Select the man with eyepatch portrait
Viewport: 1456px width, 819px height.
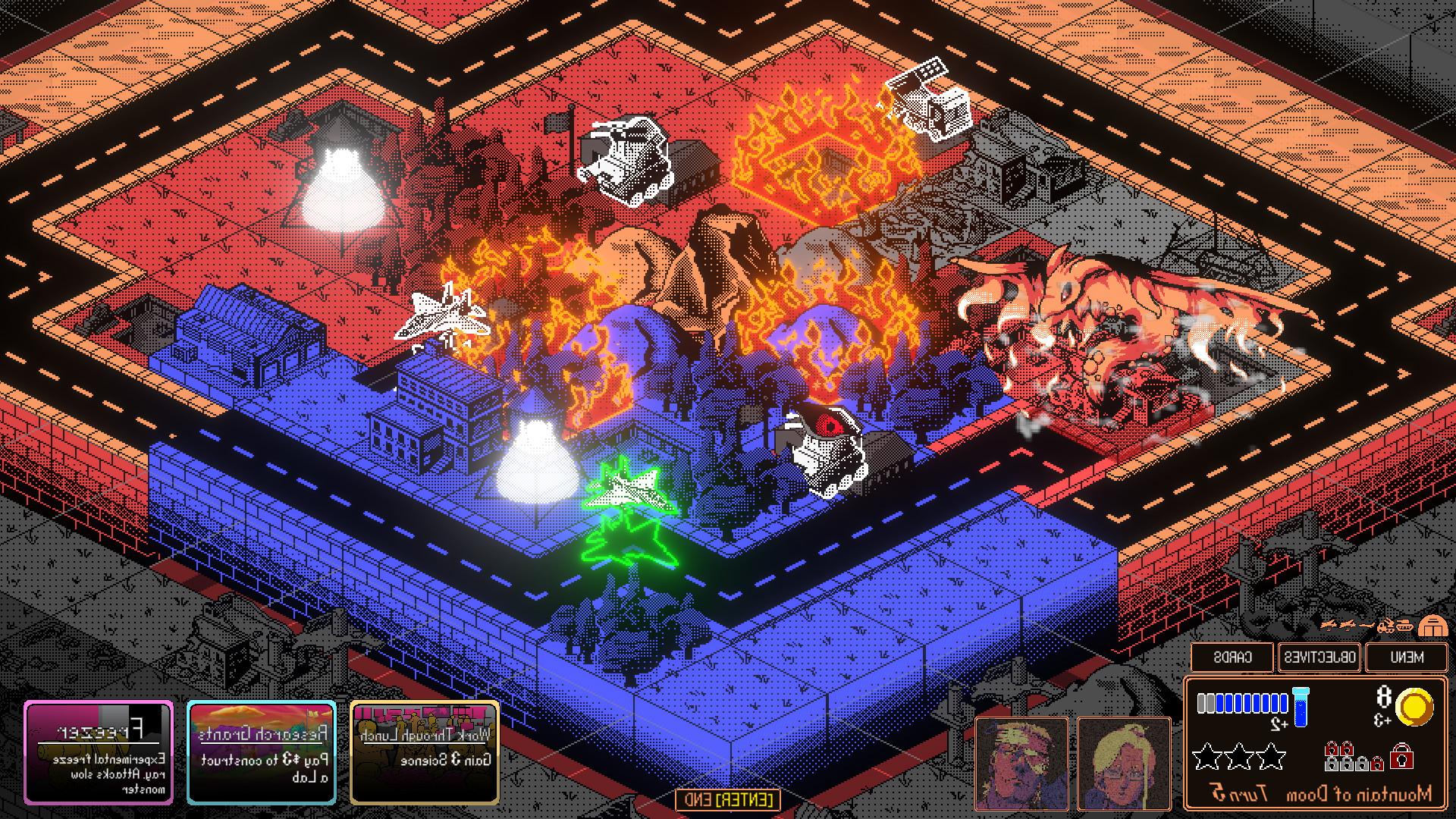click(x=1021, y=762)
